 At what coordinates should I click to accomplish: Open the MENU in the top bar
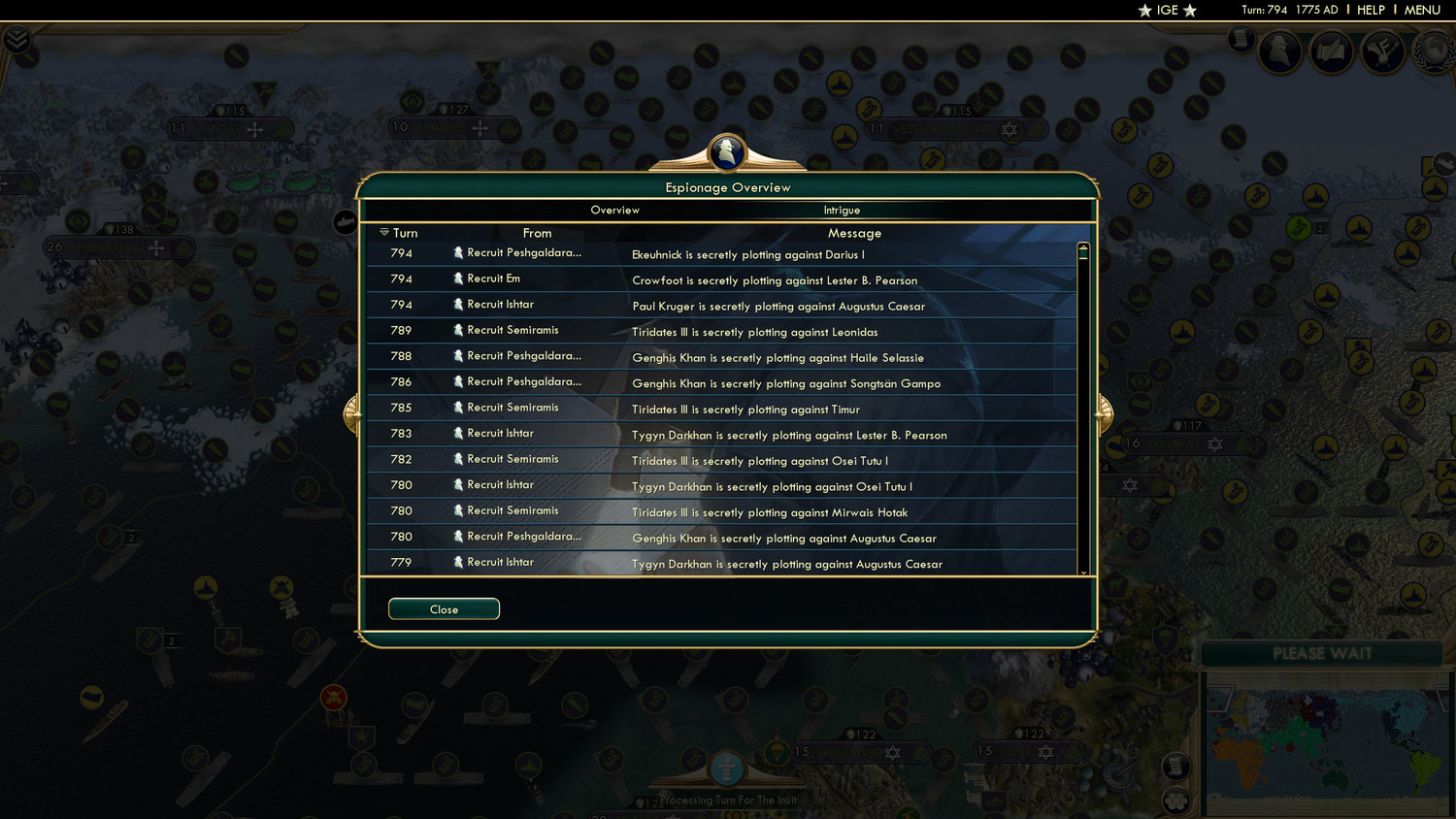[1421, 10]
